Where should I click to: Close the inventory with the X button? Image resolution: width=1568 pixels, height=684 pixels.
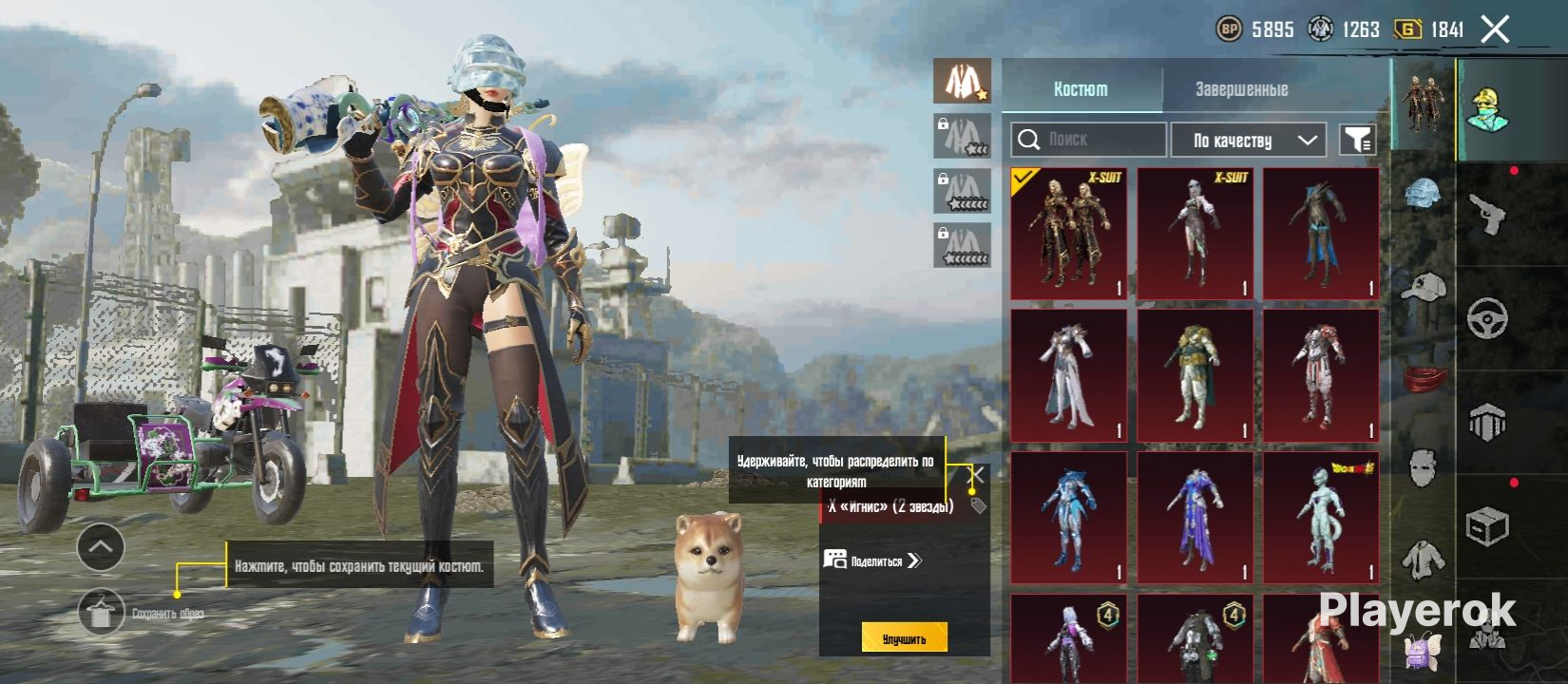tap(1495, 29)
